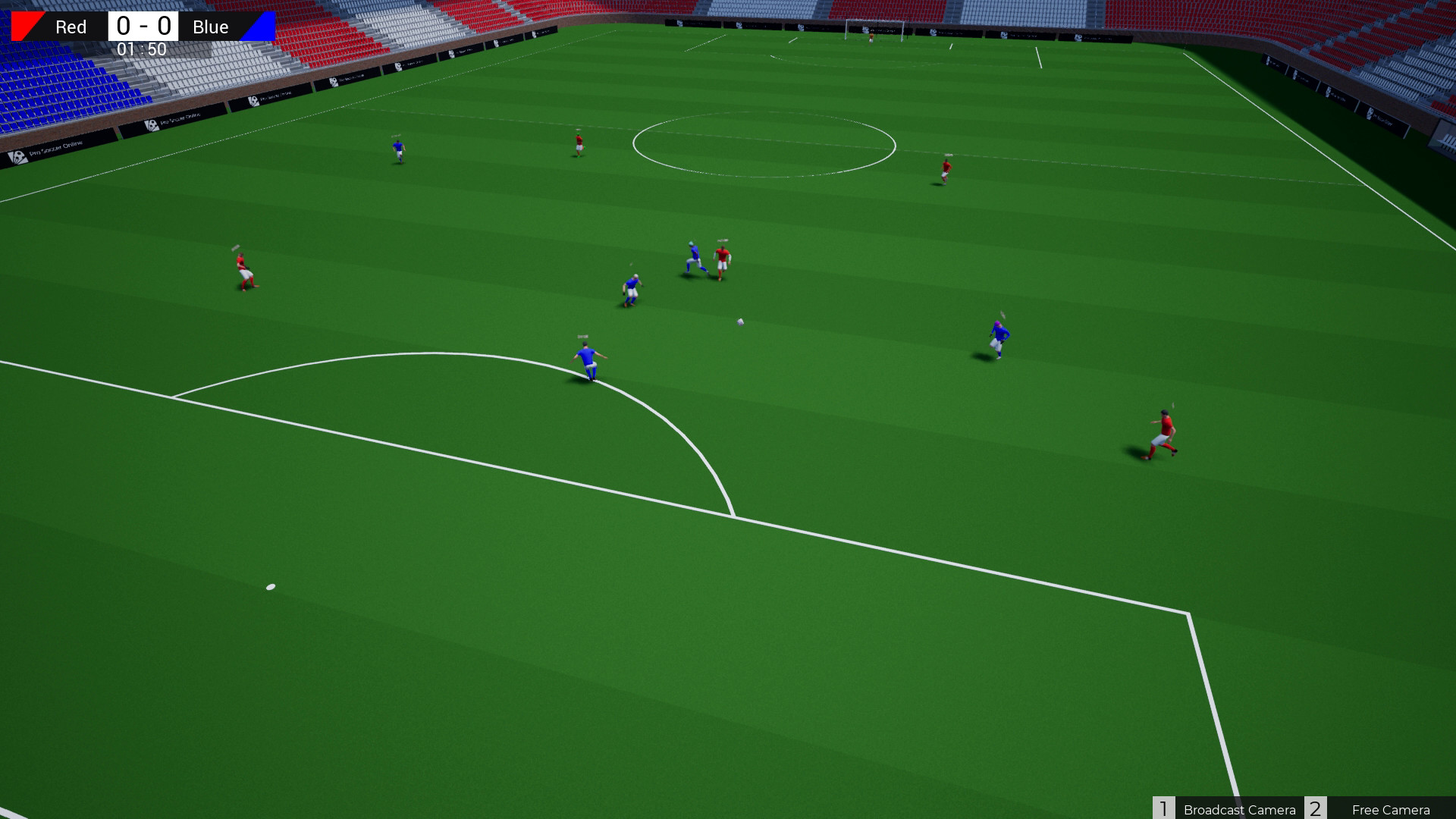The image size is (1456, 819).
Task: Switch to Broadcast Camera
Action: coord(1239,809)
